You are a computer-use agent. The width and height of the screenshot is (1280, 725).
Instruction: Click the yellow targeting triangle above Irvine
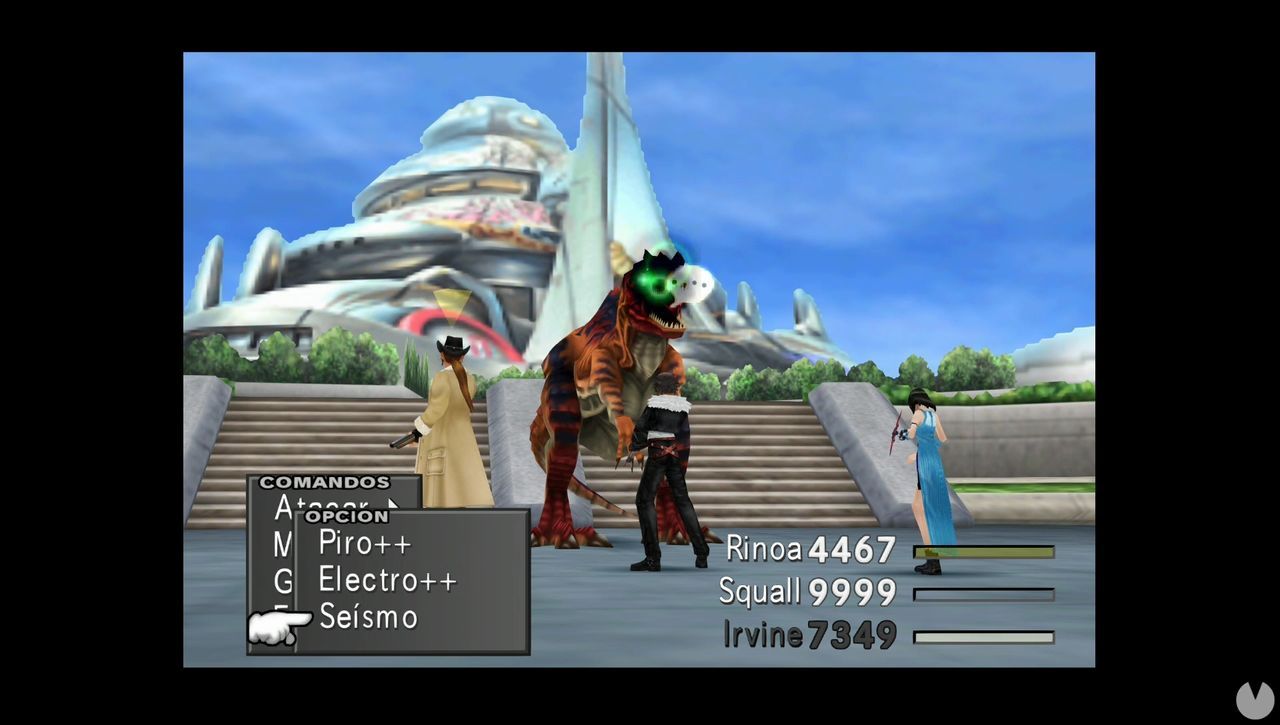452,301
